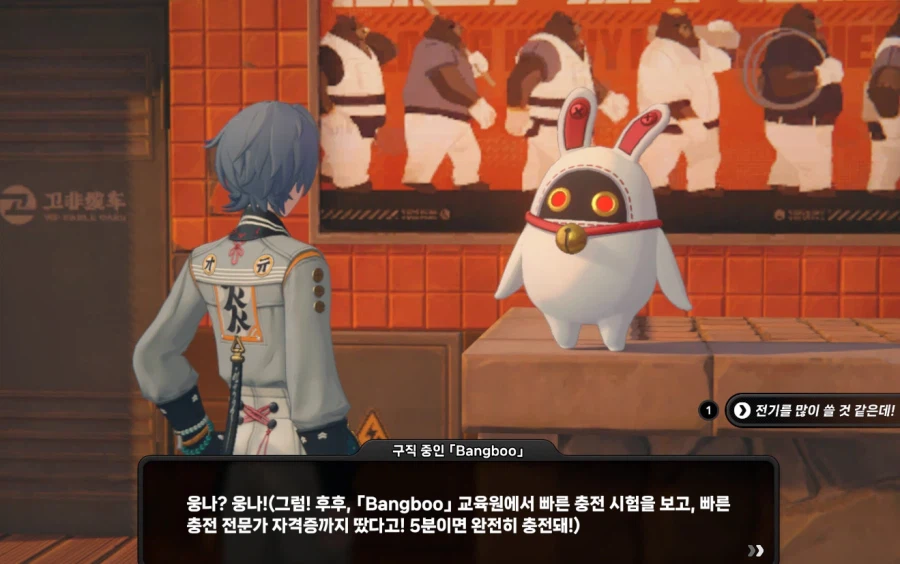Choose the reply "전기를 많이 쓸 것 같은데!"
Image resolution: width=900 pixels, height=564 pixels.
(814, 410)
